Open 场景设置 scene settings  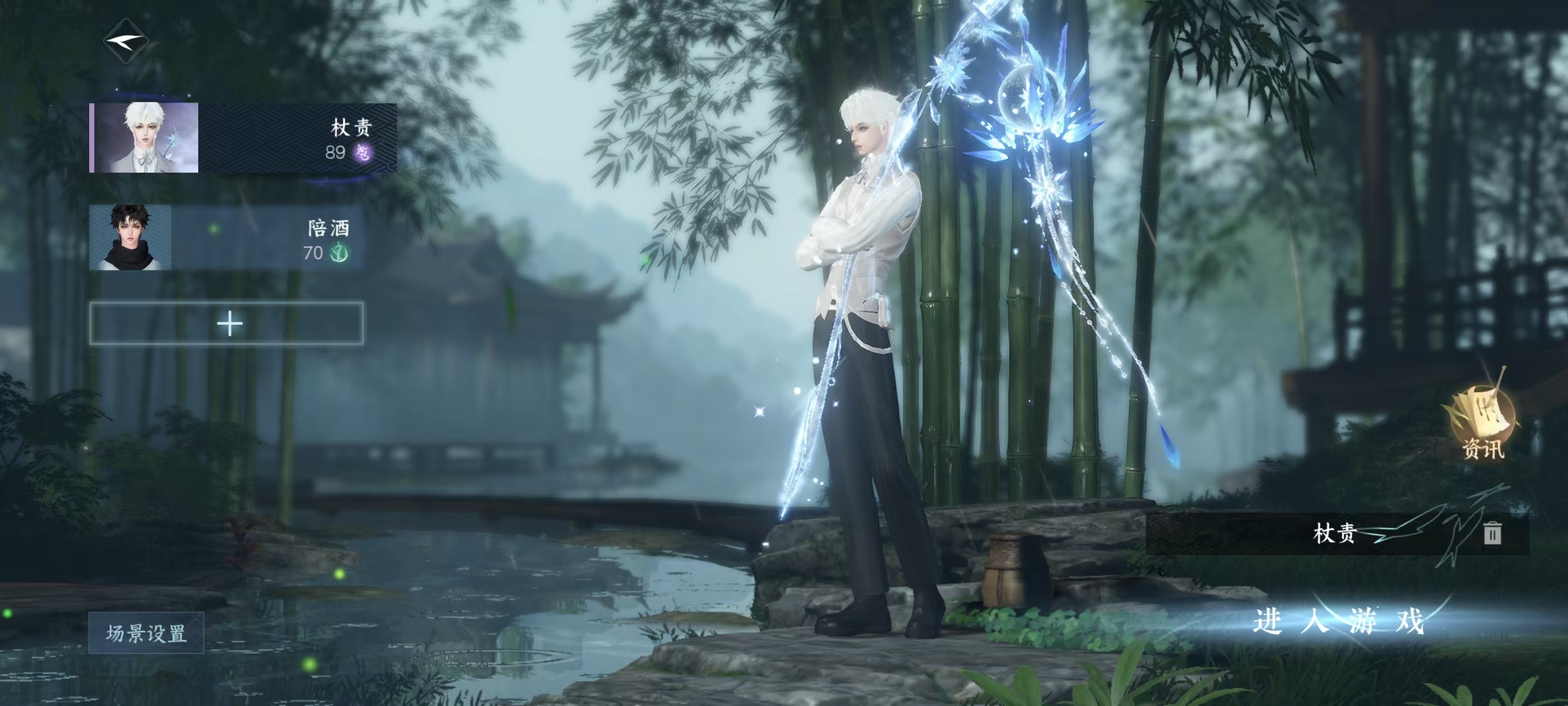tap(146, 633)
